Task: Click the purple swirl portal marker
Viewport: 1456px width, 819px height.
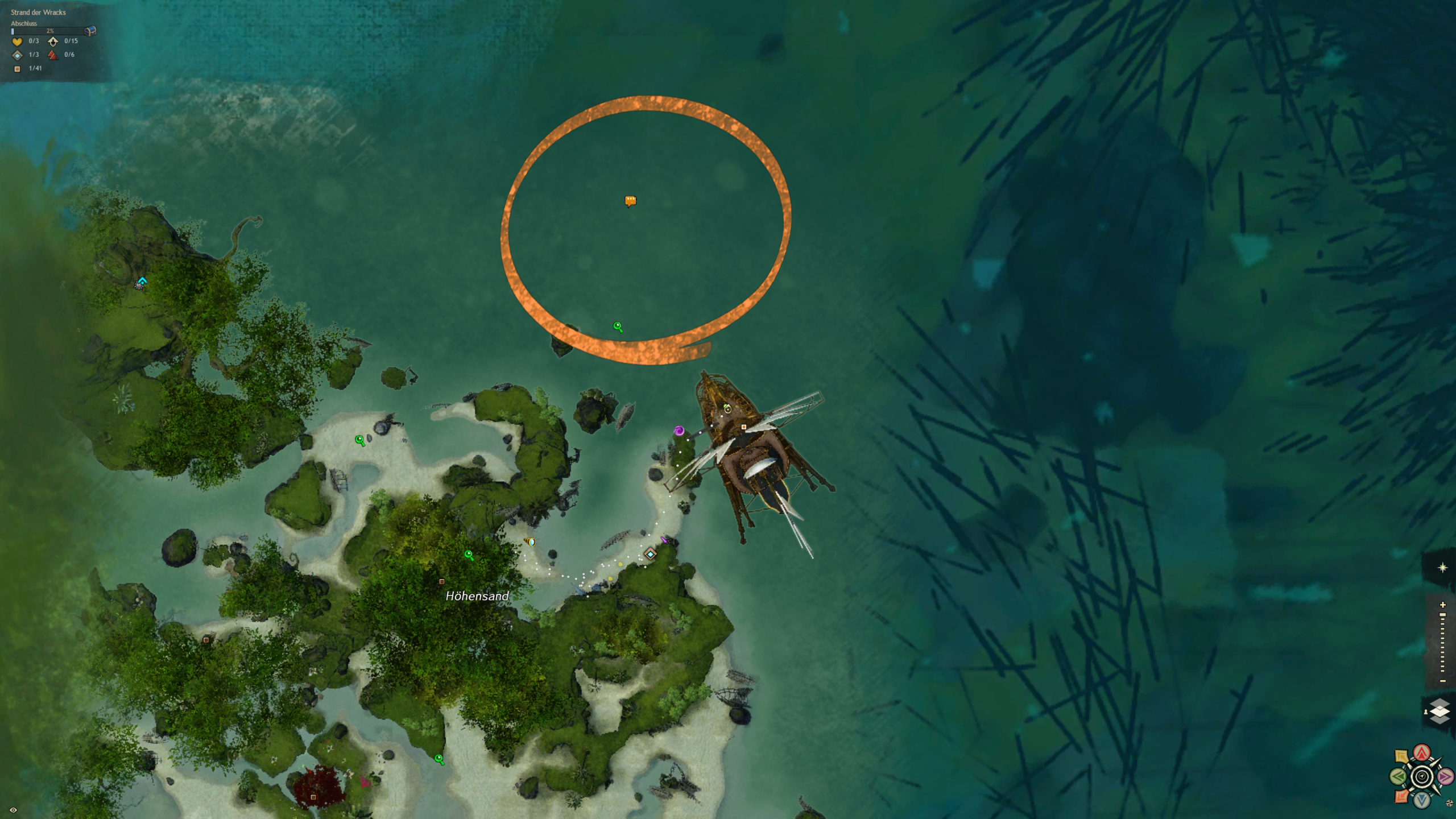Action: coord(679,431)
